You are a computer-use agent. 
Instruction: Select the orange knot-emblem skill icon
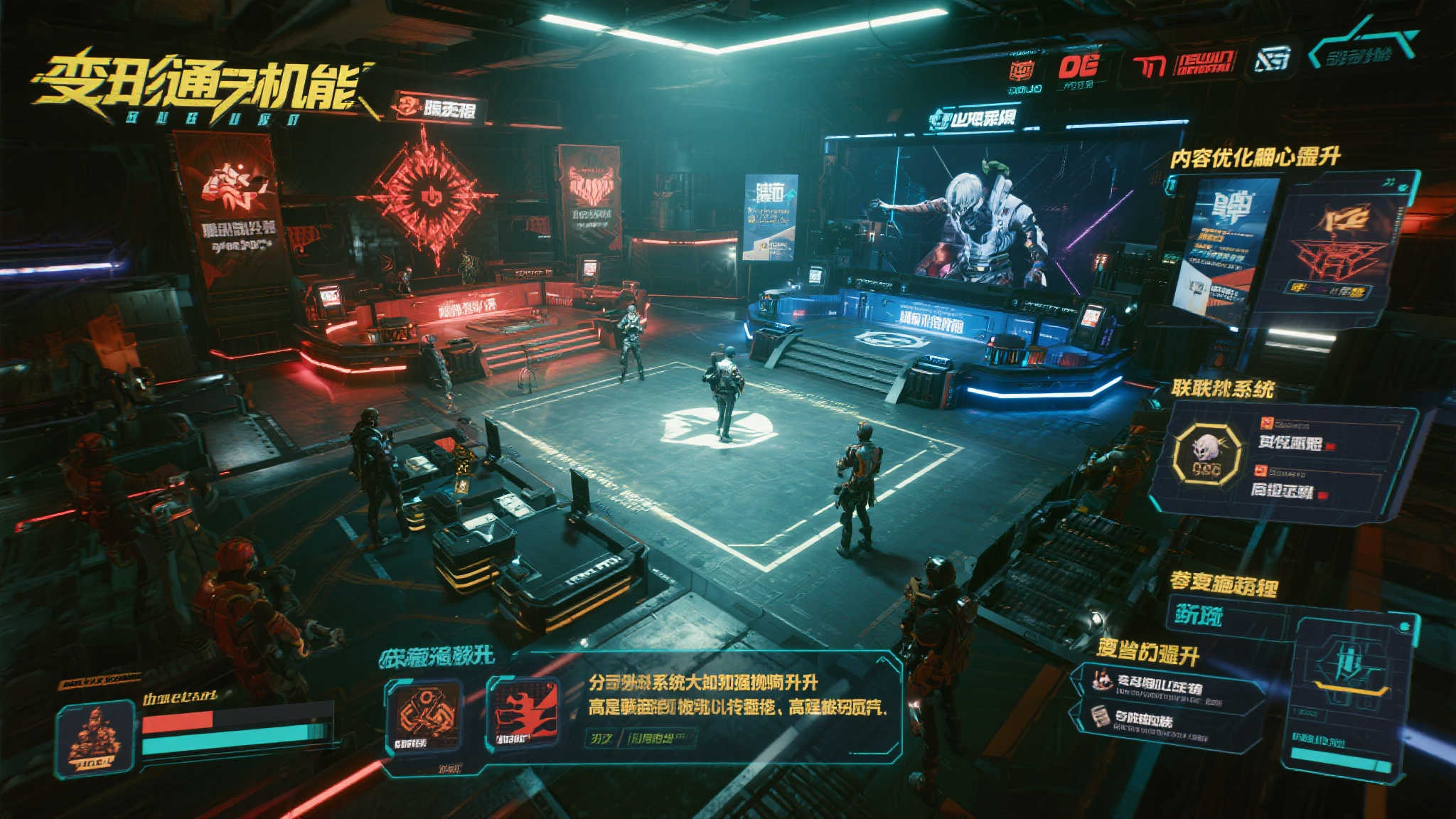coord(424,716)
